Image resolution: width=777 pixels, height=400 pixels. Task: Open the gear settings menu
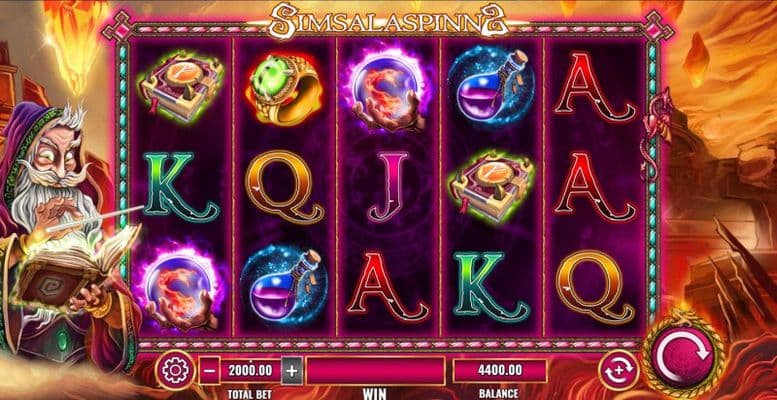[x=175, y=371]
